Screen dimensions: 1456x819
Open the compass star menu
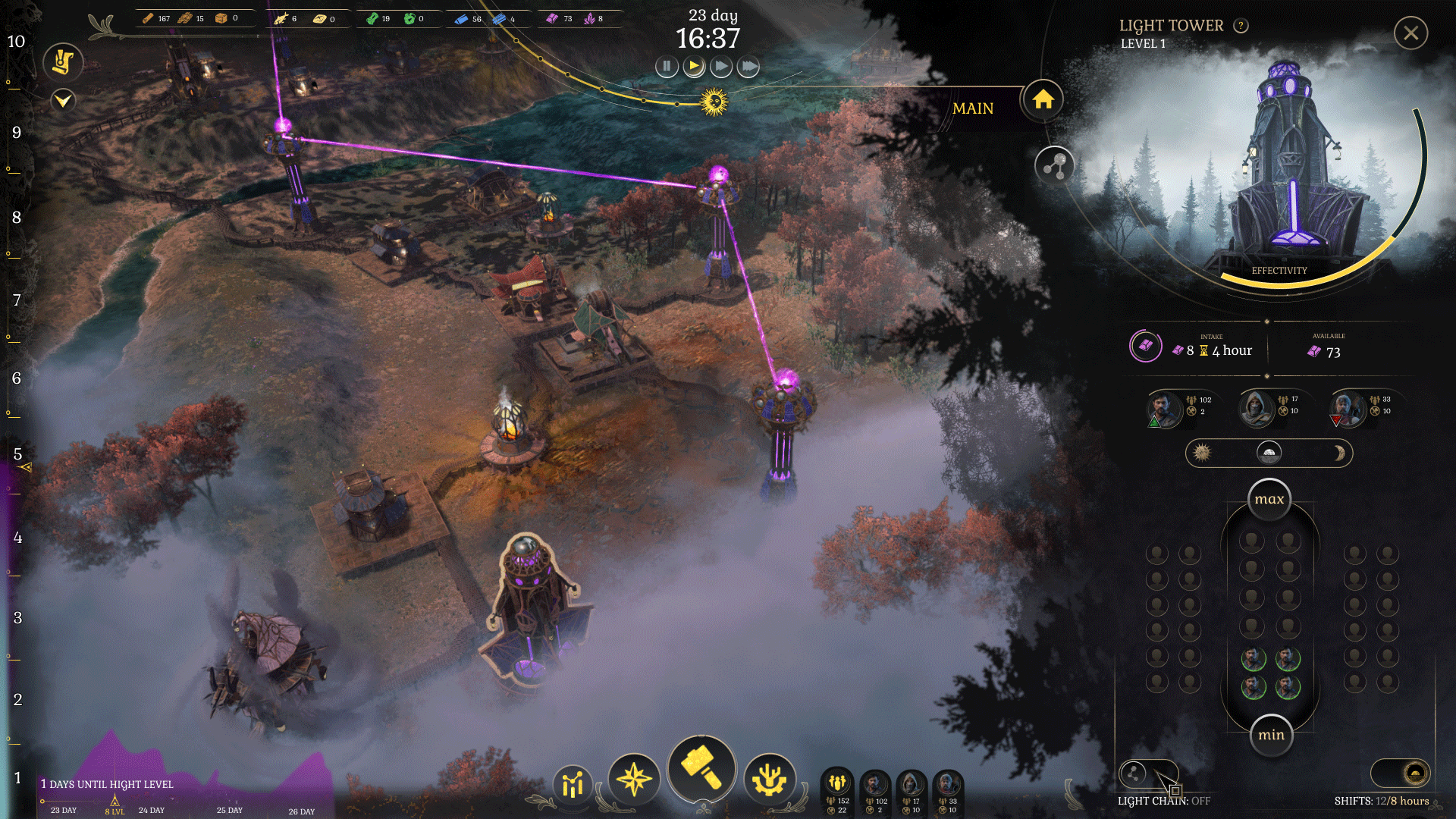pyautogui.click(x=634, y=780)
